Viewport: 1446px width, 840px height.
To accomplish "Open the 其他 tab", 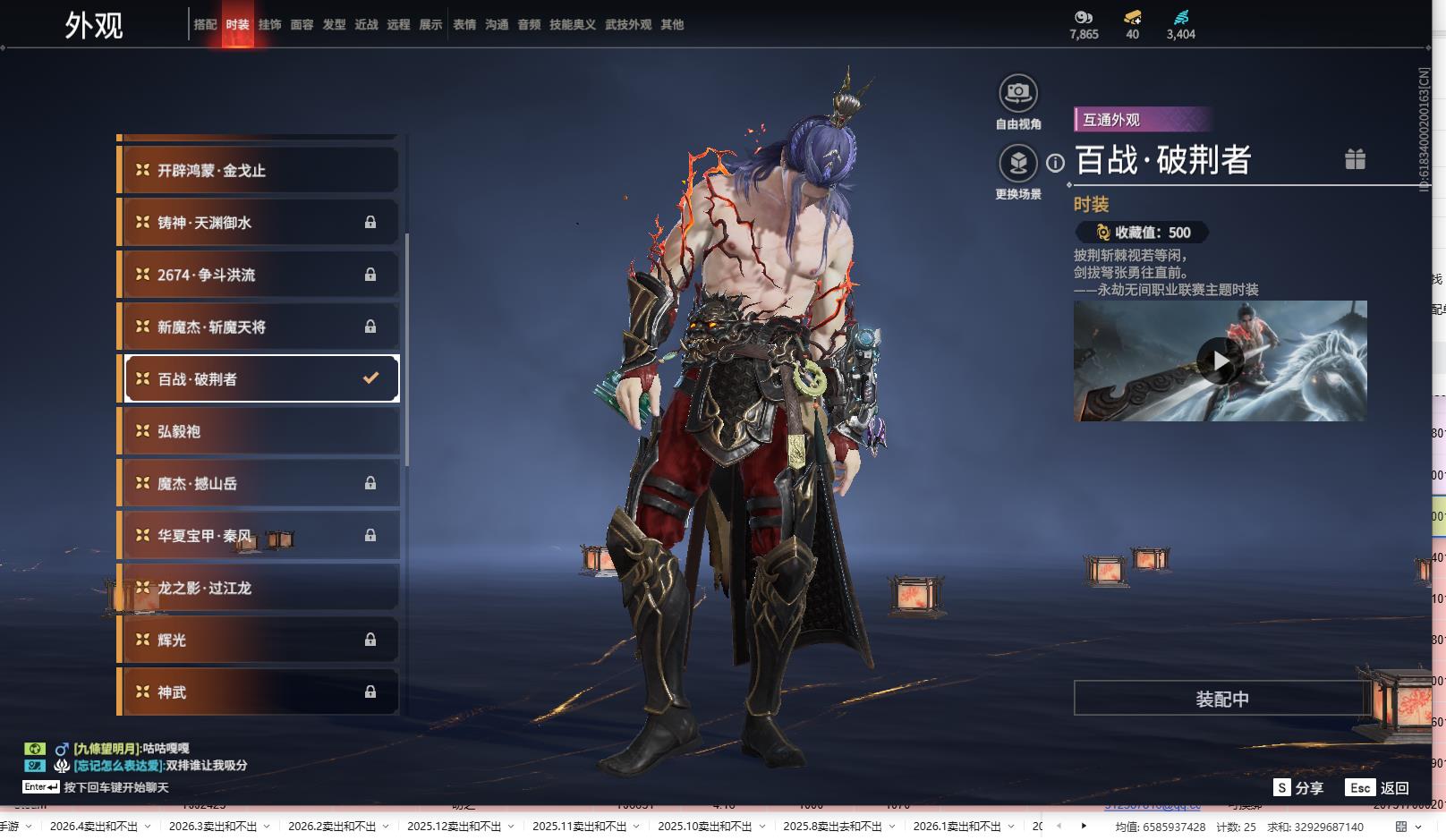I will point(672,25).
